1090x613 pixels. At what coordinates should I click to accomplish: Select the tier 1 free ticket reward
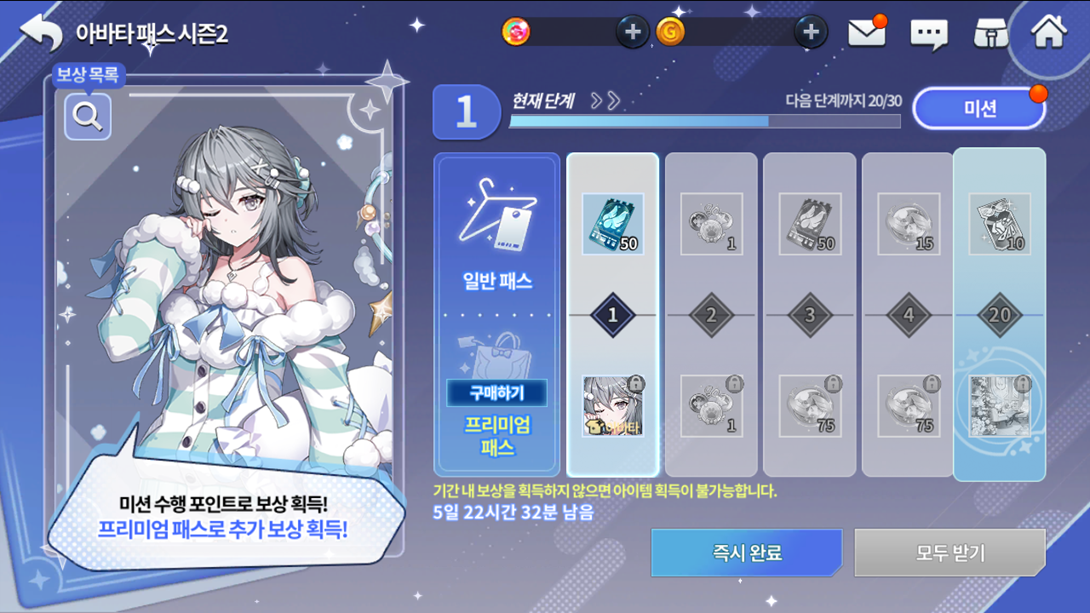point(612,224)
